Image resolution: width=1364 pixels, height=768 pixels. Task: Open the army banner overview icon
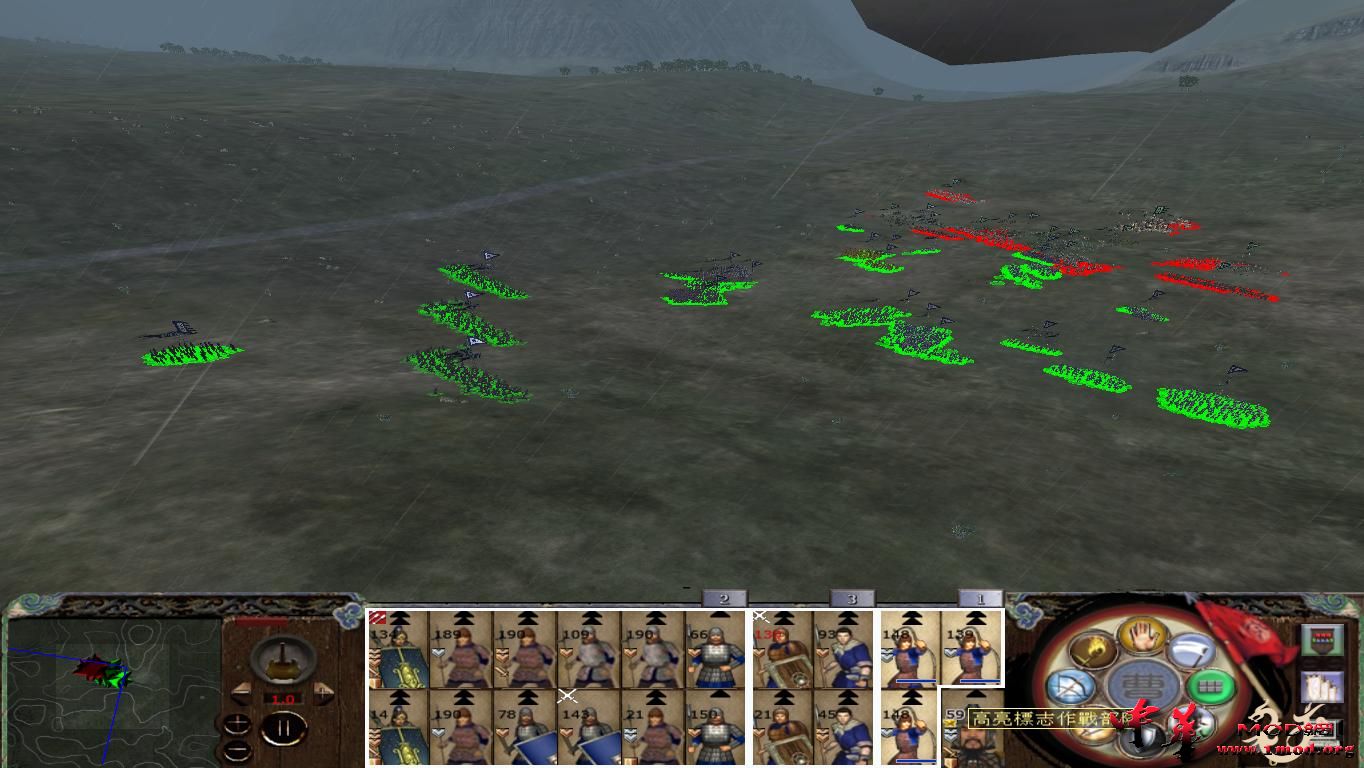click(x=1322, y=641)
